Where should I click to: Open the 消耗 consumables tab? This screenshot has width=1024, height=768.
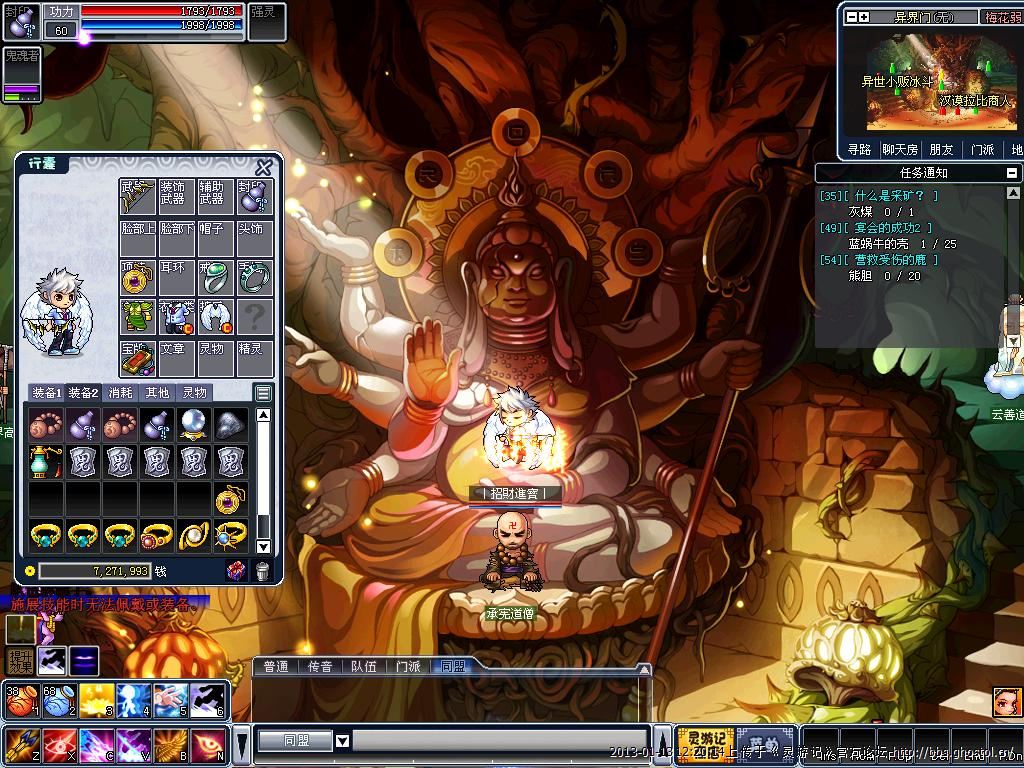[120, 393]
